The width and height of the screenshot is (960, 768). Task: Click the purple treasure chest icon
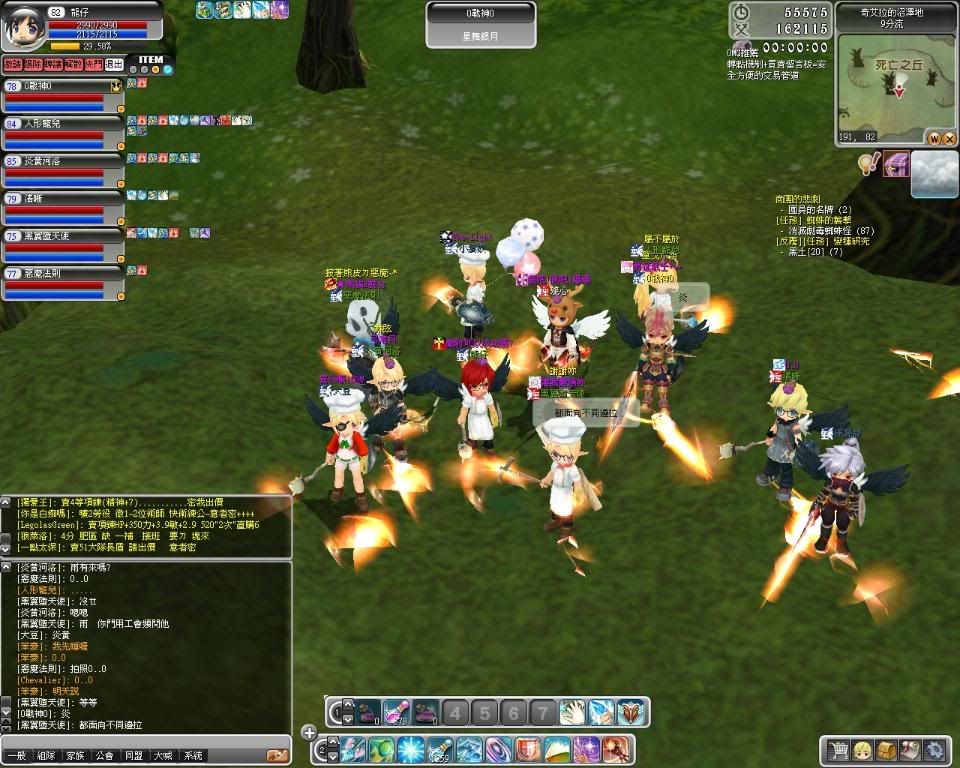[895, 163]
